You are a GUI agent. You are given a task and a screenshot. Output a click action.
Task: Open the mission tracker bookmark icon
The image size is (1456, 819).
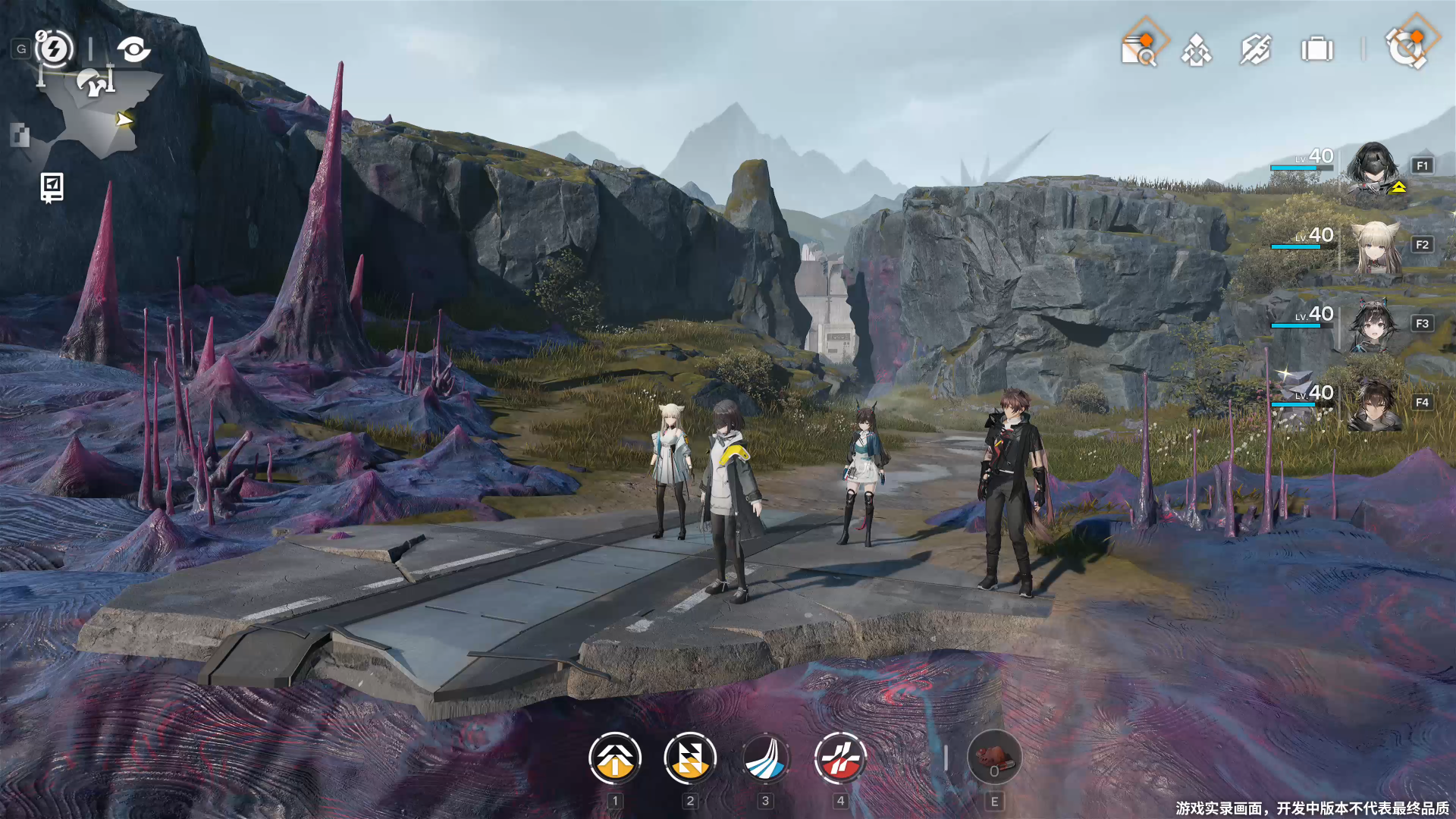52,187
